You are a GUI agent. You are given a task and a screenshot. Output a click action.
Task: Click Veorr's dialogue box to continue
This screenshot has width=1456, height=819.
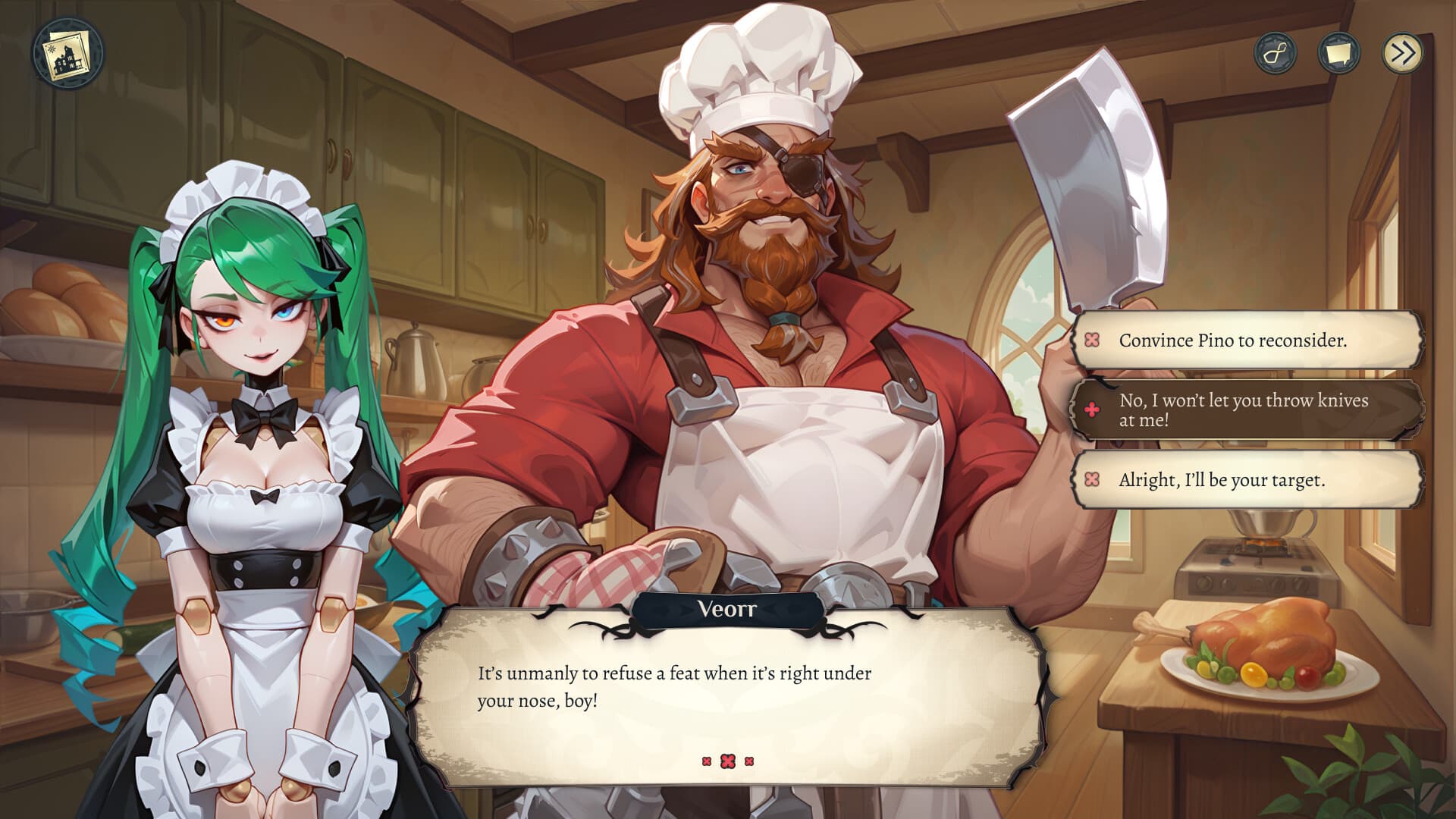728,698
